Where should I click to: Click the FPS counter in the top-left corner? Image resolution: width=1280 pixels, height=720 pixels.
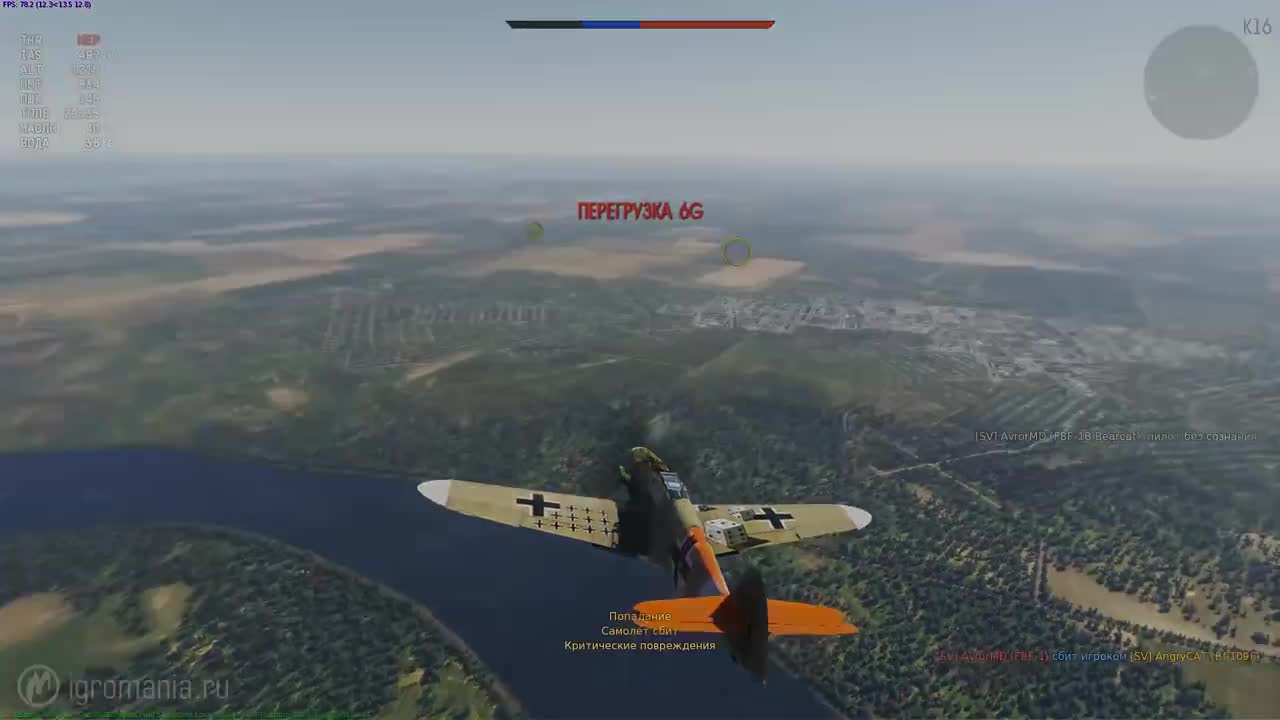click(47, 5)
